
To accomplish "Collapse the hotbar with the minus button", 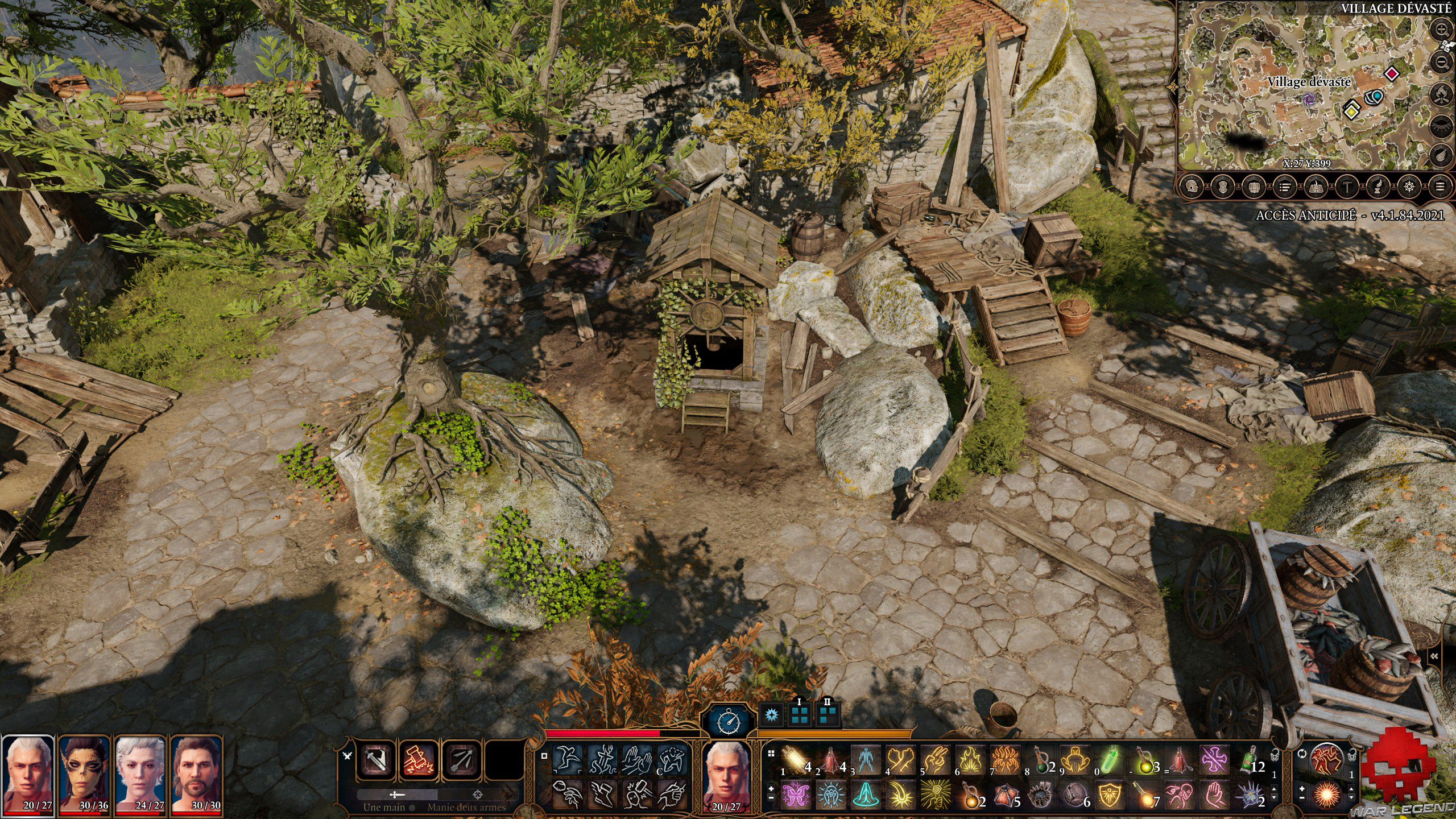I will click(771, 798).
